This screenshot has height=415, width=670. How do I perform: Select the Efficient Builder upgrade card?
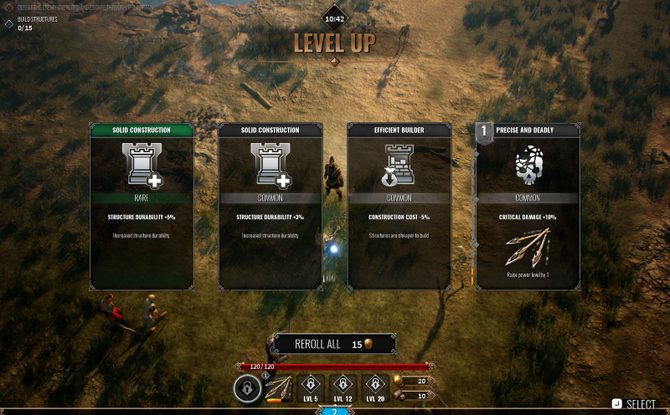[399, 207]
